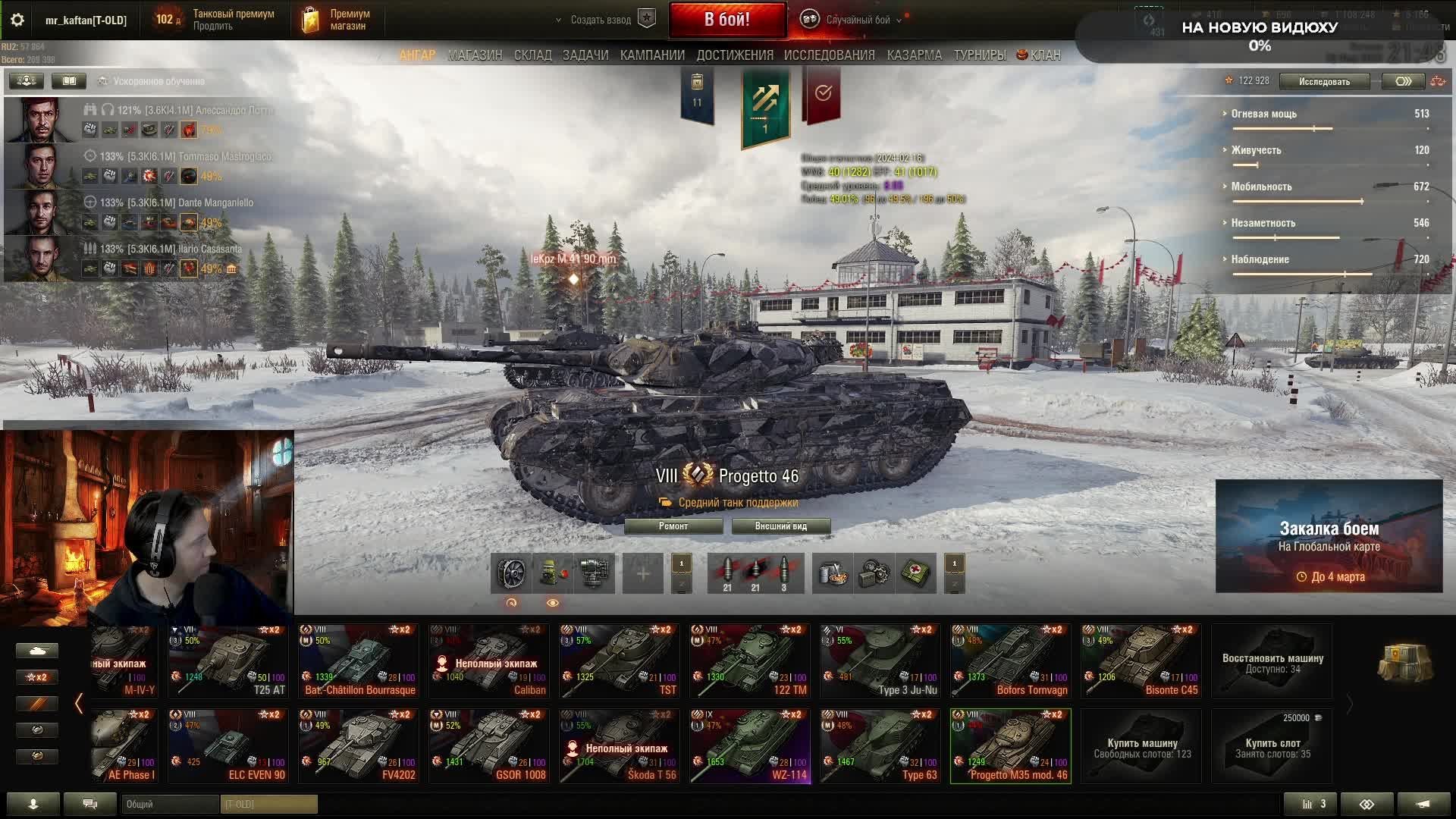Click the Общий chat channel tab
This screenshot has width=1456, height=819.
point(170,804)
